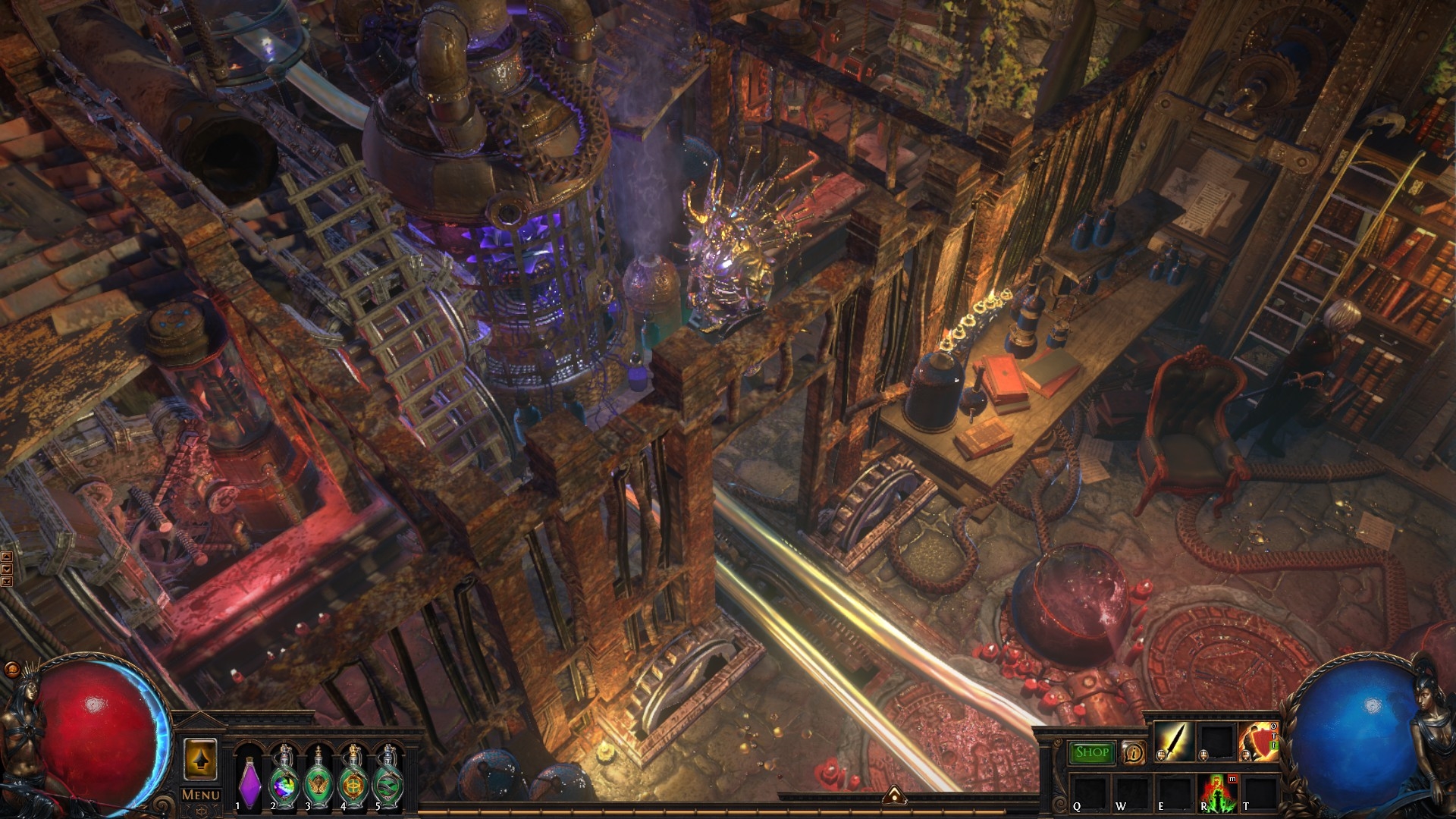The image size is (1456, 819).
Task: Open the green Shop button
Action: 1092,752
